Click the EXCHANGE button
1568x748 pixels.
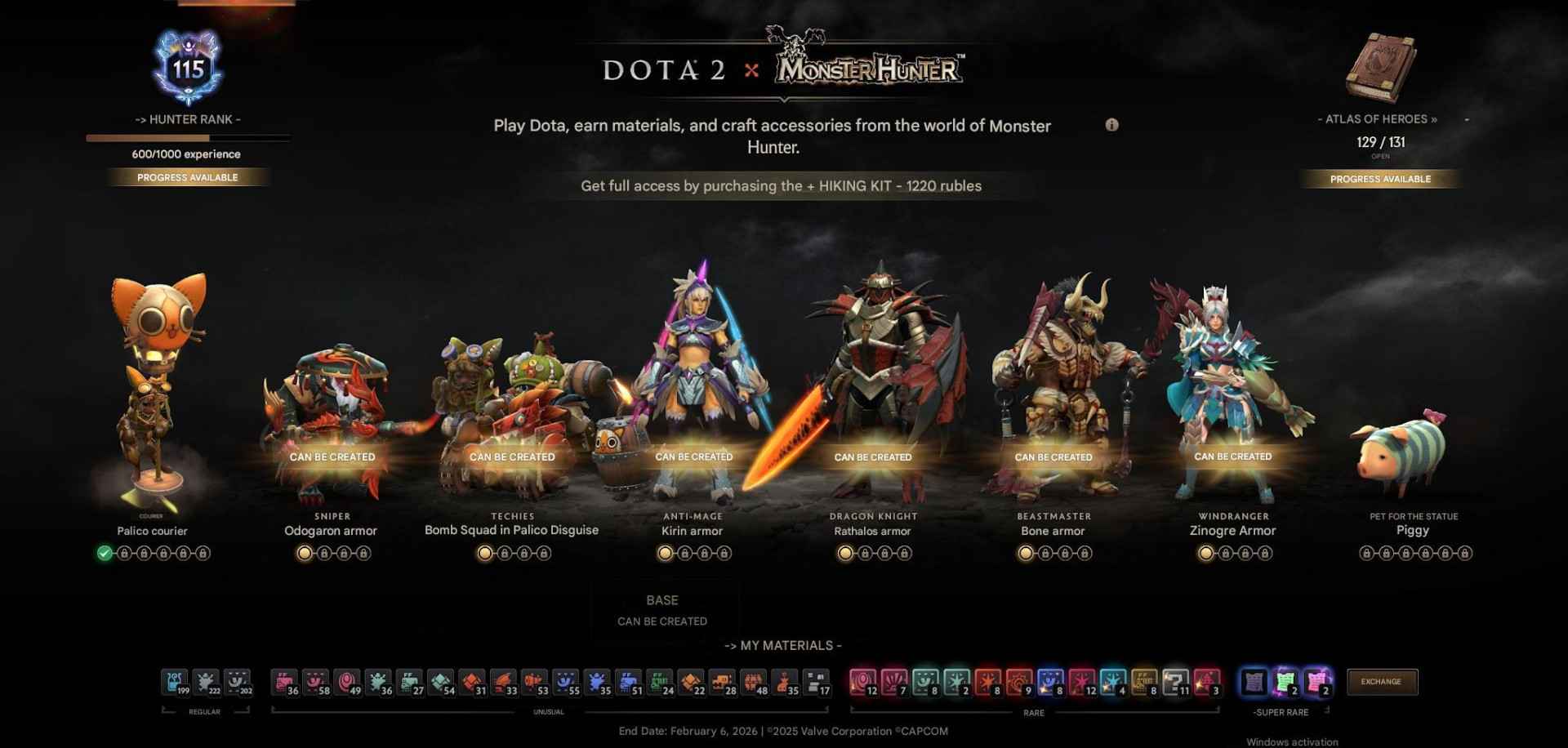point(1382,681)
